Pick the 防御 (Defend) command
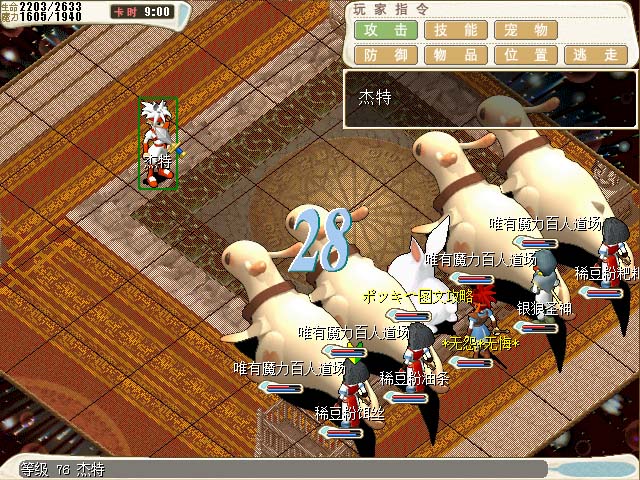640x480 pixels. (x=385, y=55)
